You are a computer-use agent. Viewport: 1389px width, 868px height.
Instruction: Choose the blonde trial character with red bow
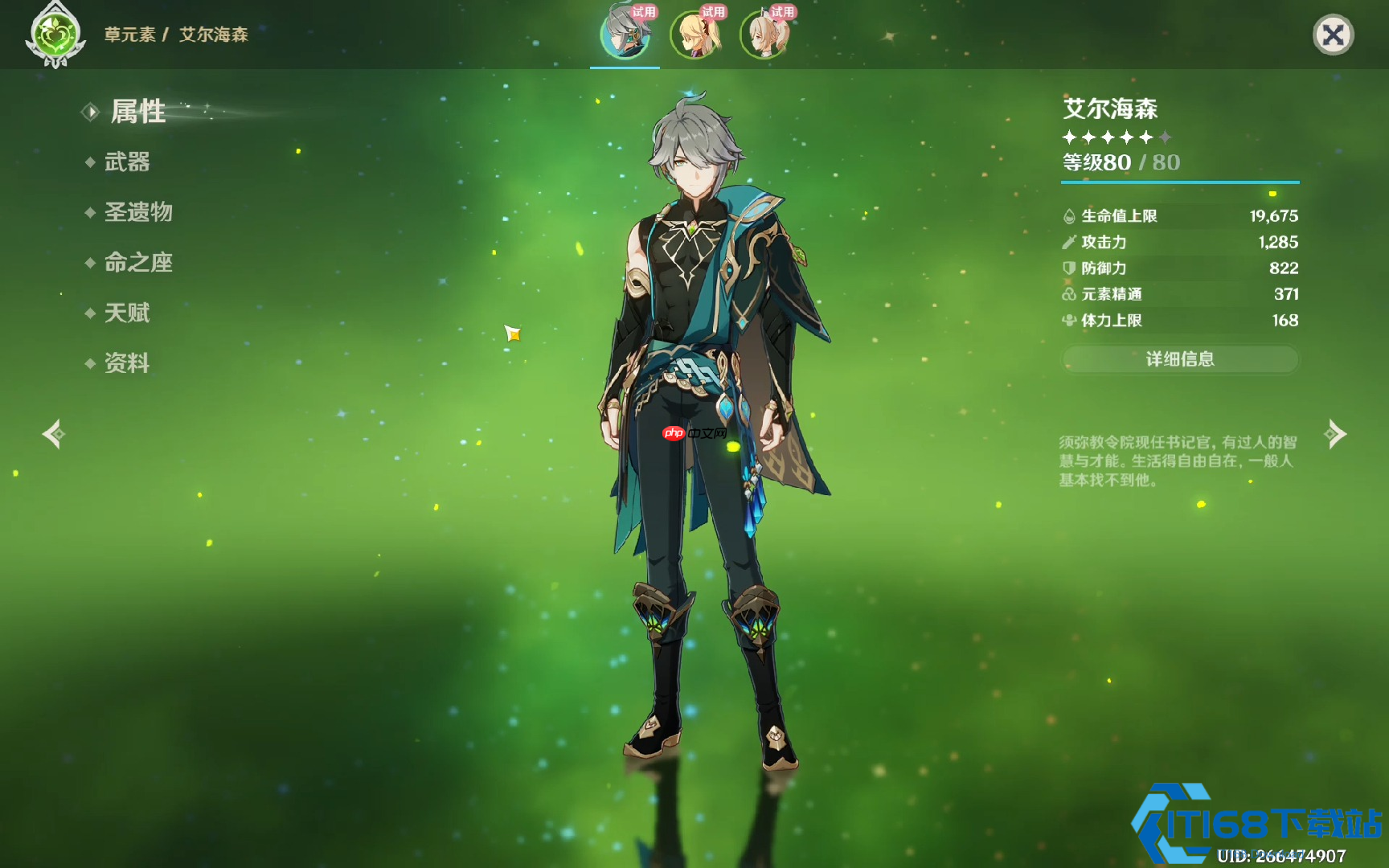pos(694,35)
